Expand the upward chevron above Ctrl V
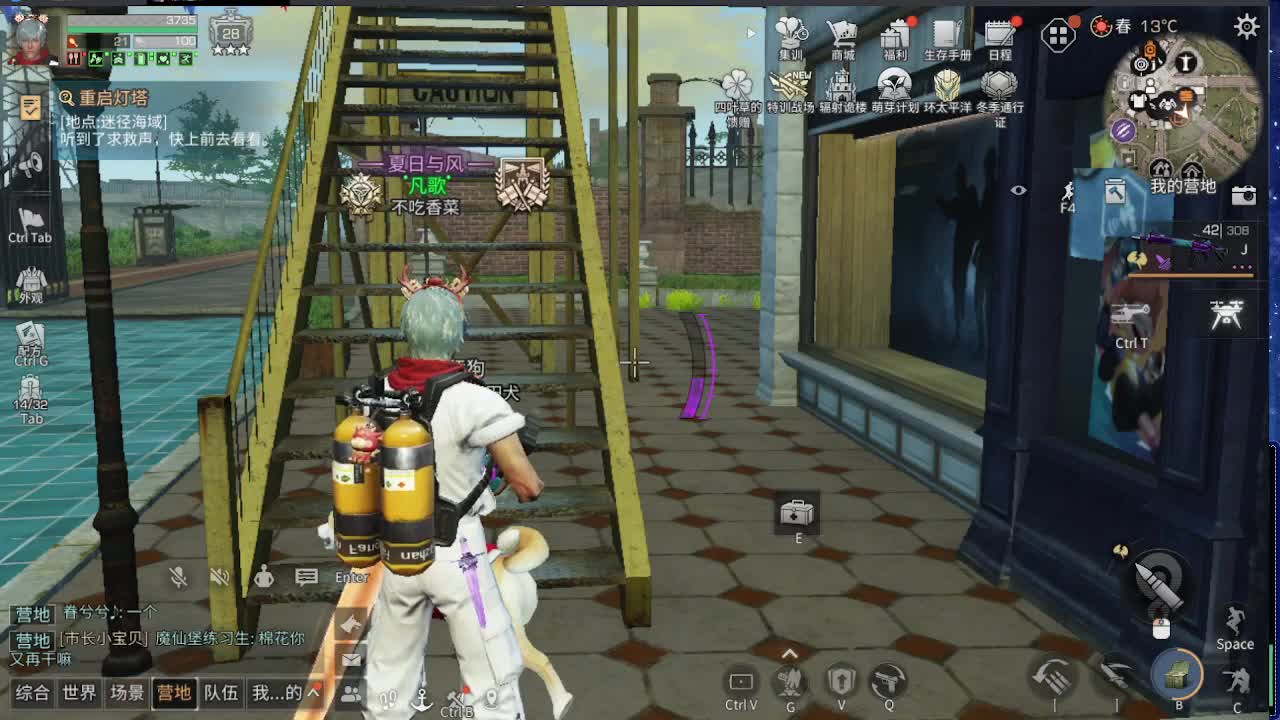 coord(791,651)
